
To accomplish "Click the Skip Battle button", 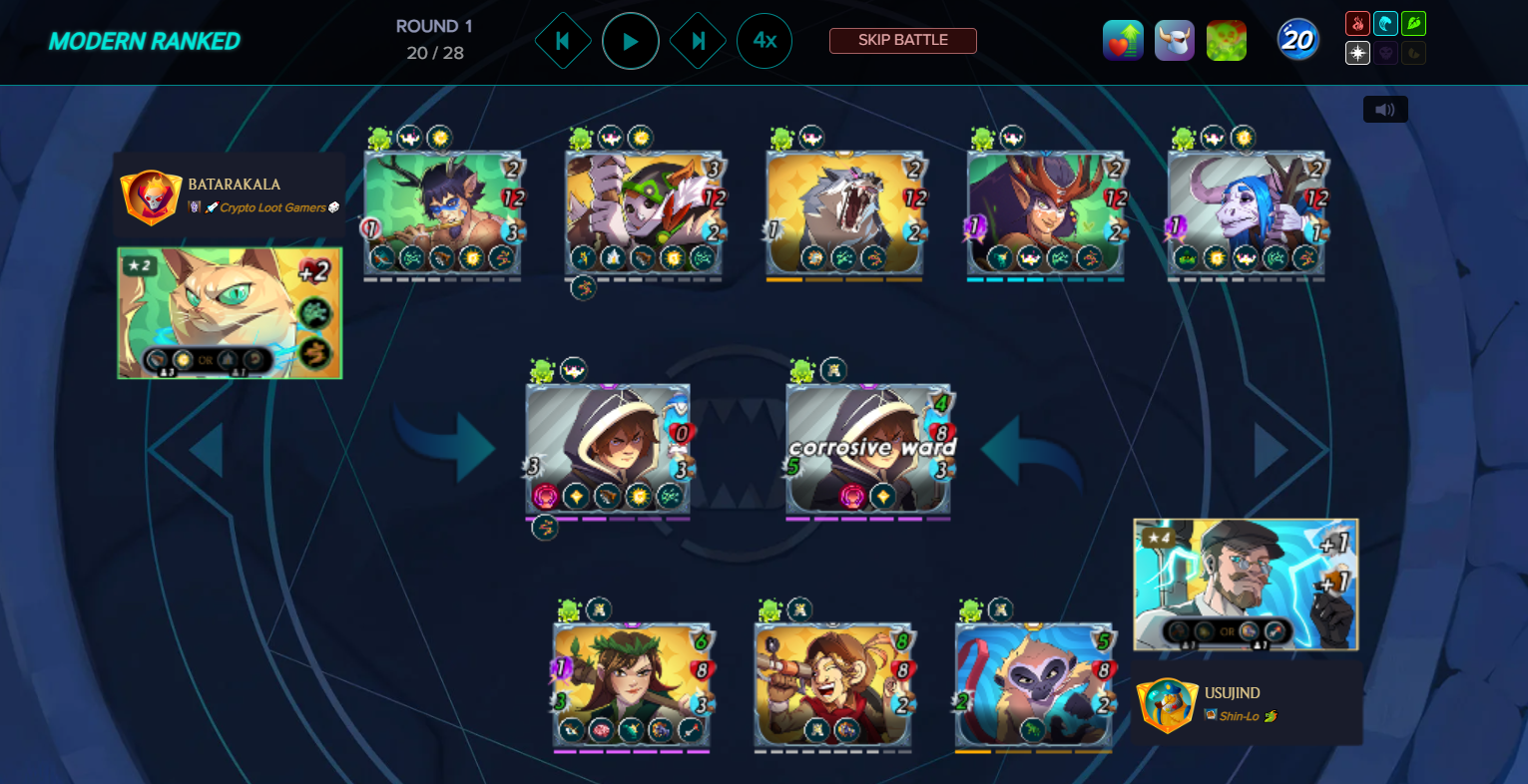I will pyautogui.click(x=902, y=41).
